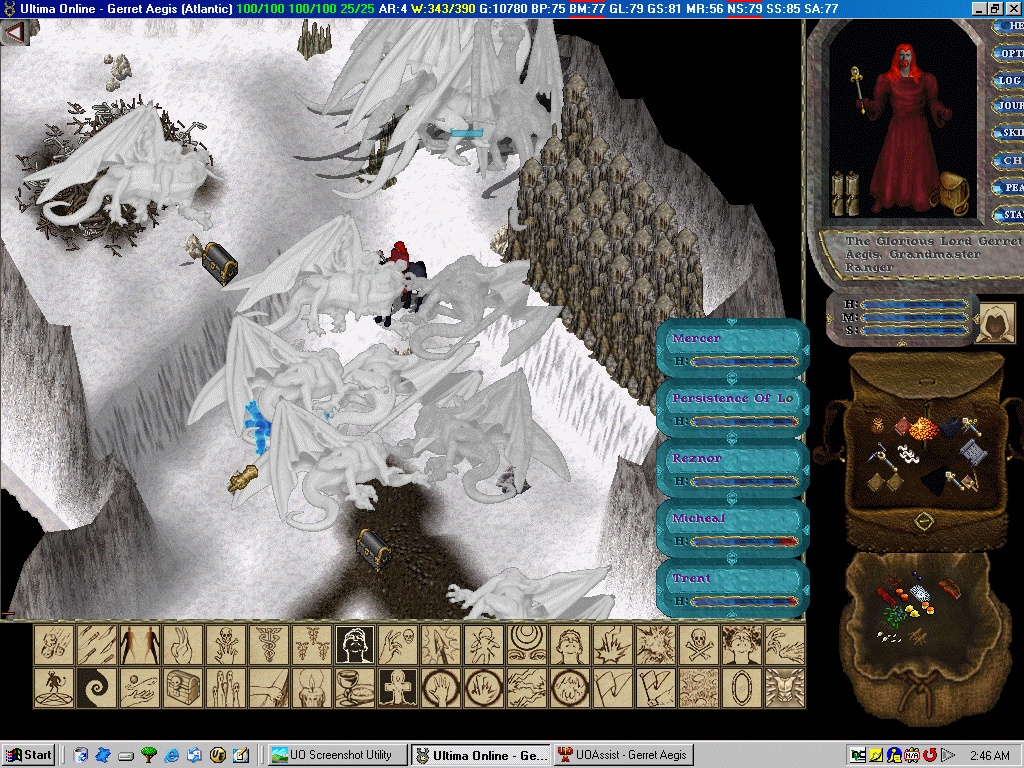
Task: Open the STATUS button on the paperdoll
Action: coord(1010,214)
